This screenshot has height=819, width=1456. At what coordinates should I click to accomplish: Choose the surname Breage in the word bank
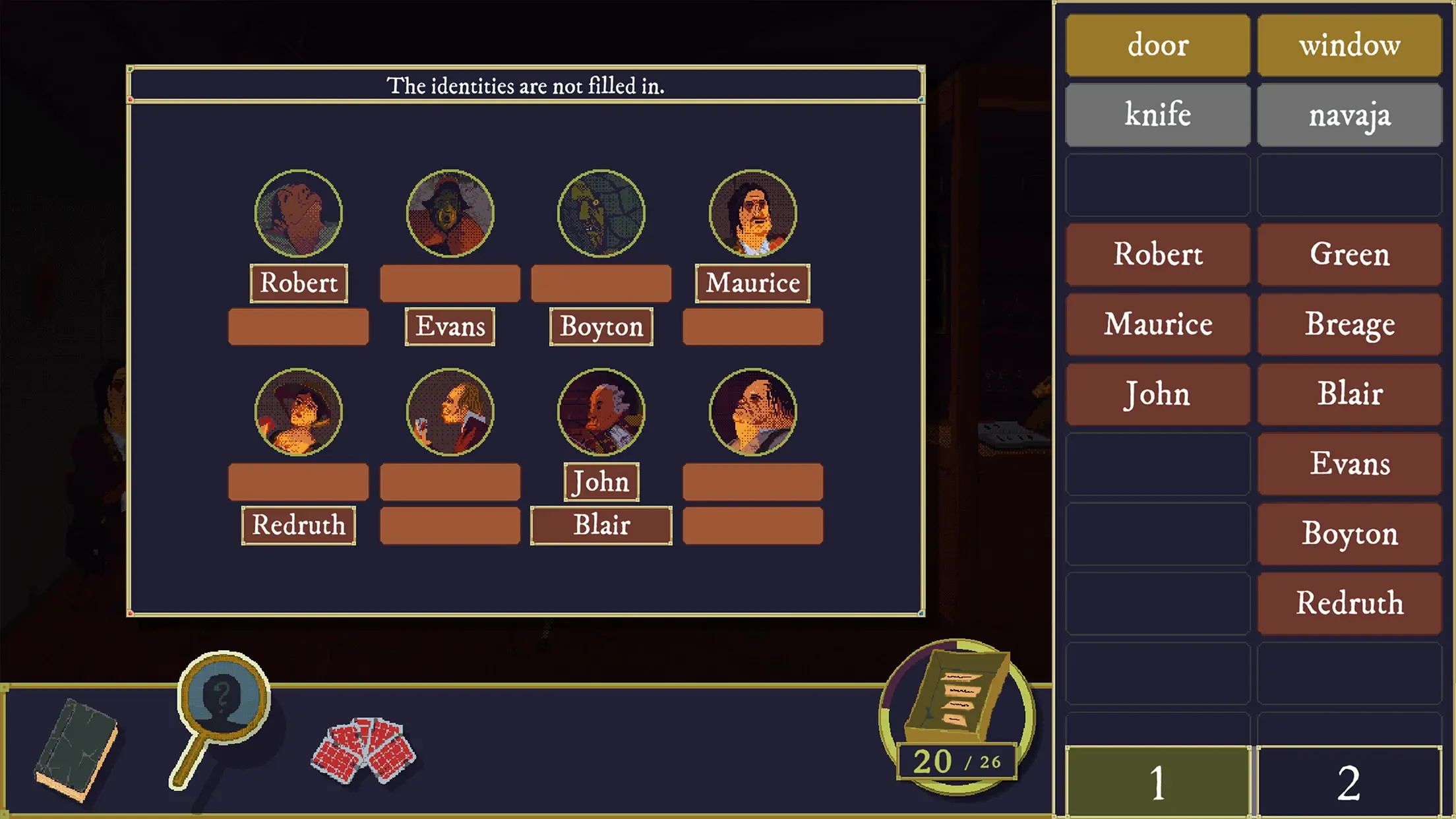1349,324
